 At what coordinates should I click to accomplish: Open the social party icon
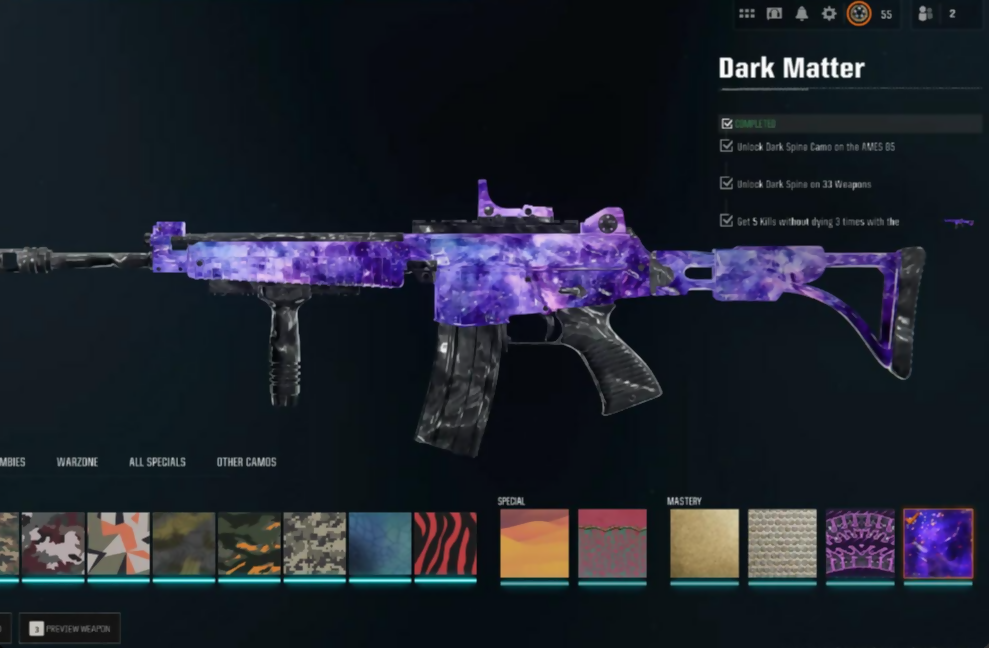tap(925, 14)
